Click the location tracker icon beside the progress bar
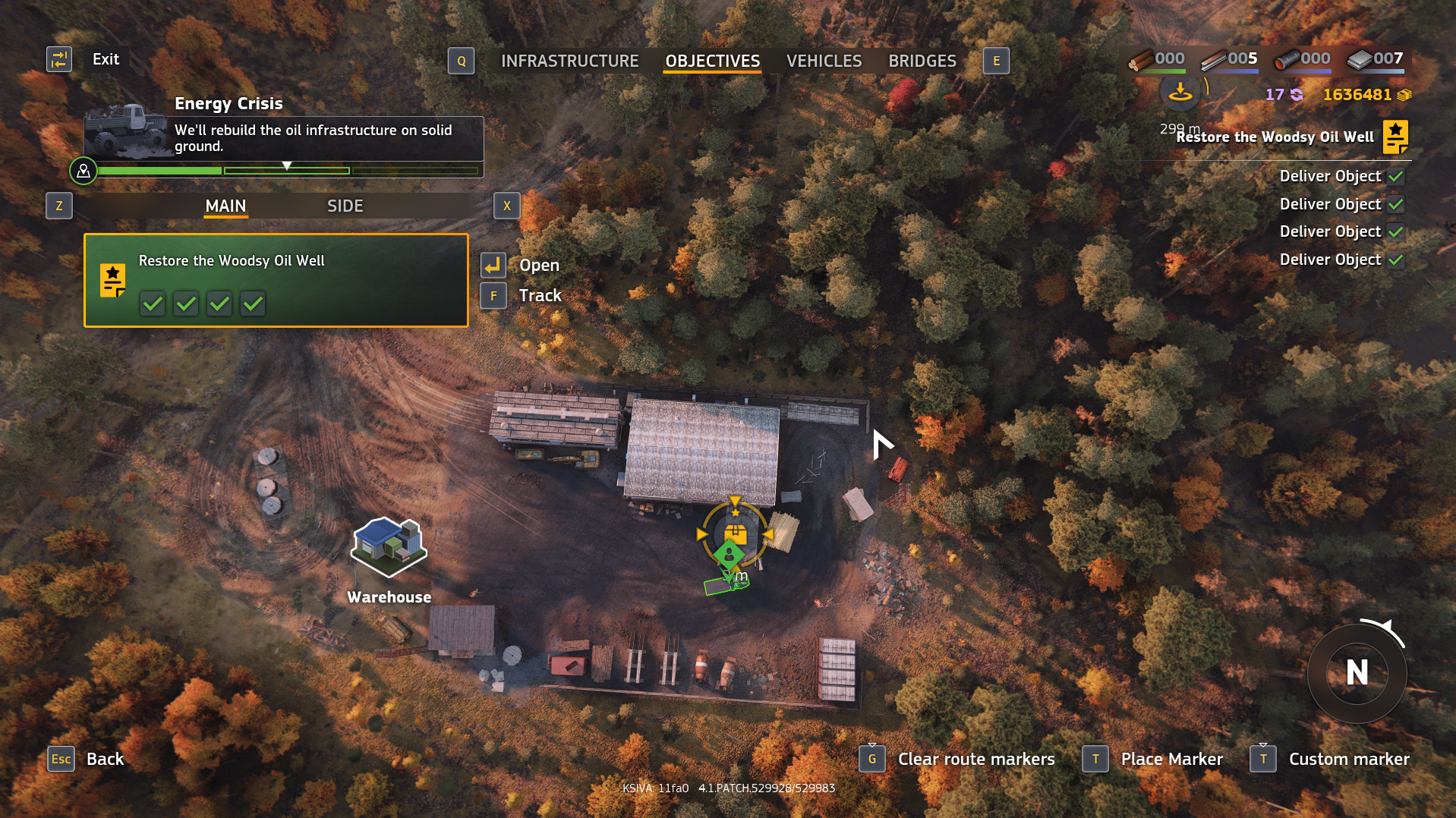The width and height of the screenshot is (1456, 818). [x=84, y=171]
